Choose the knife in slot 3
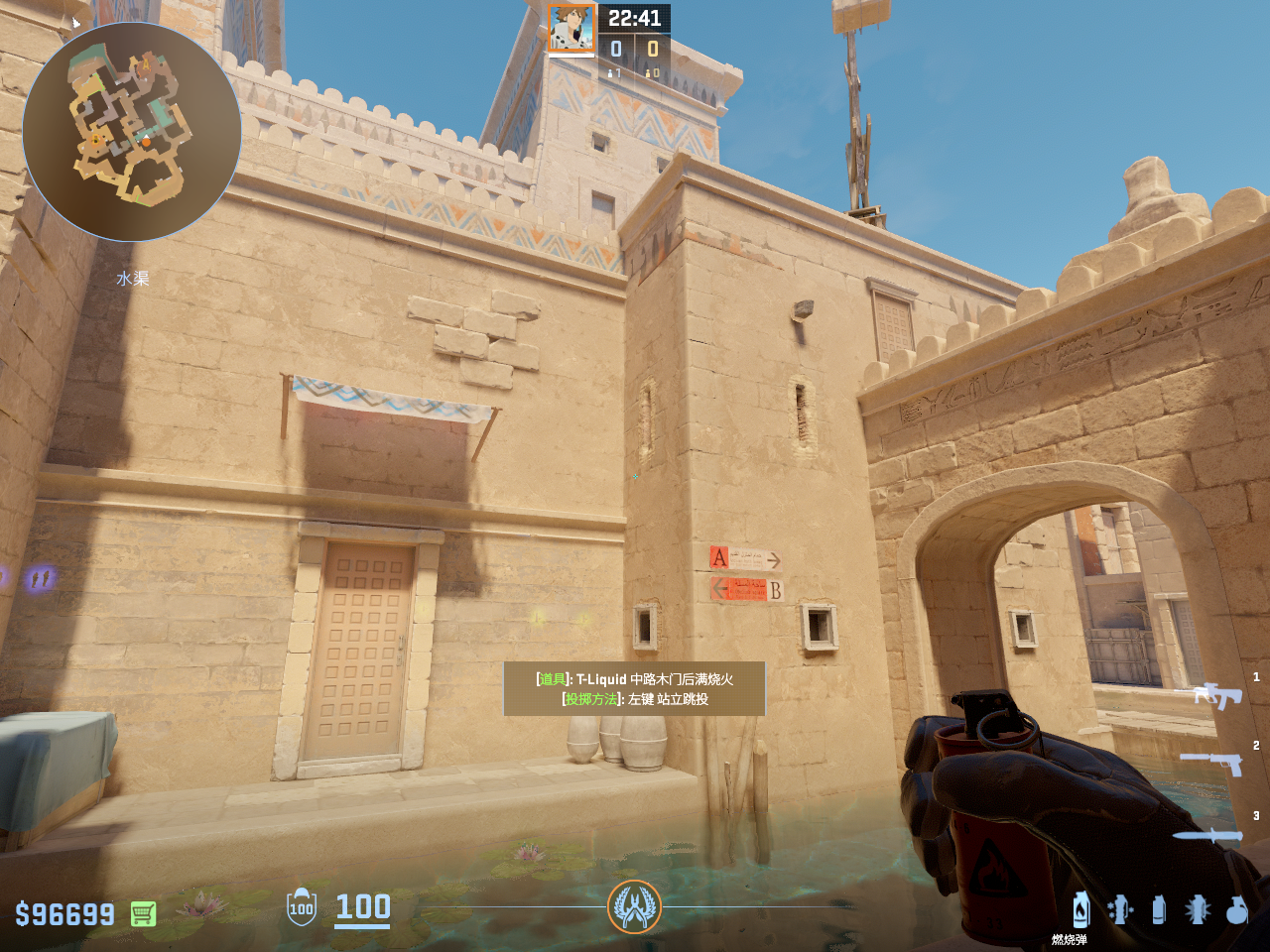 (1208, 835)
